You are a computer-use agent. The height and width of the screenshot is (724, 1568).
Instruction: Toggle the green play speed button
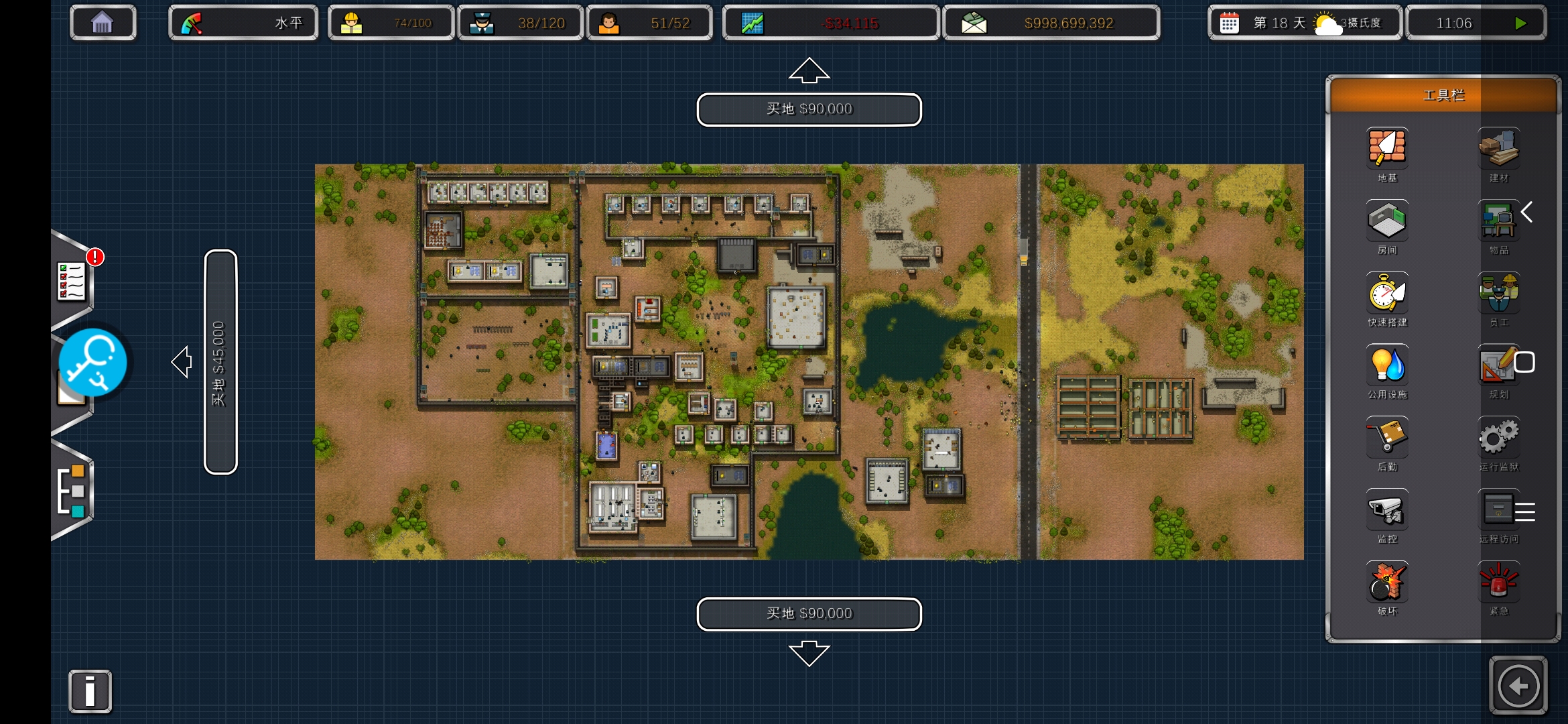coord(1520,23)
